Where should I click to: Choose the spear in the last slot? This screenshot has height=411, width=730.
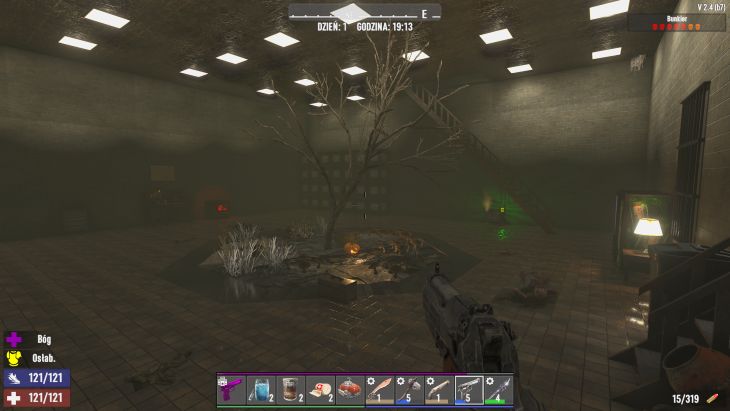click(499, 389)
